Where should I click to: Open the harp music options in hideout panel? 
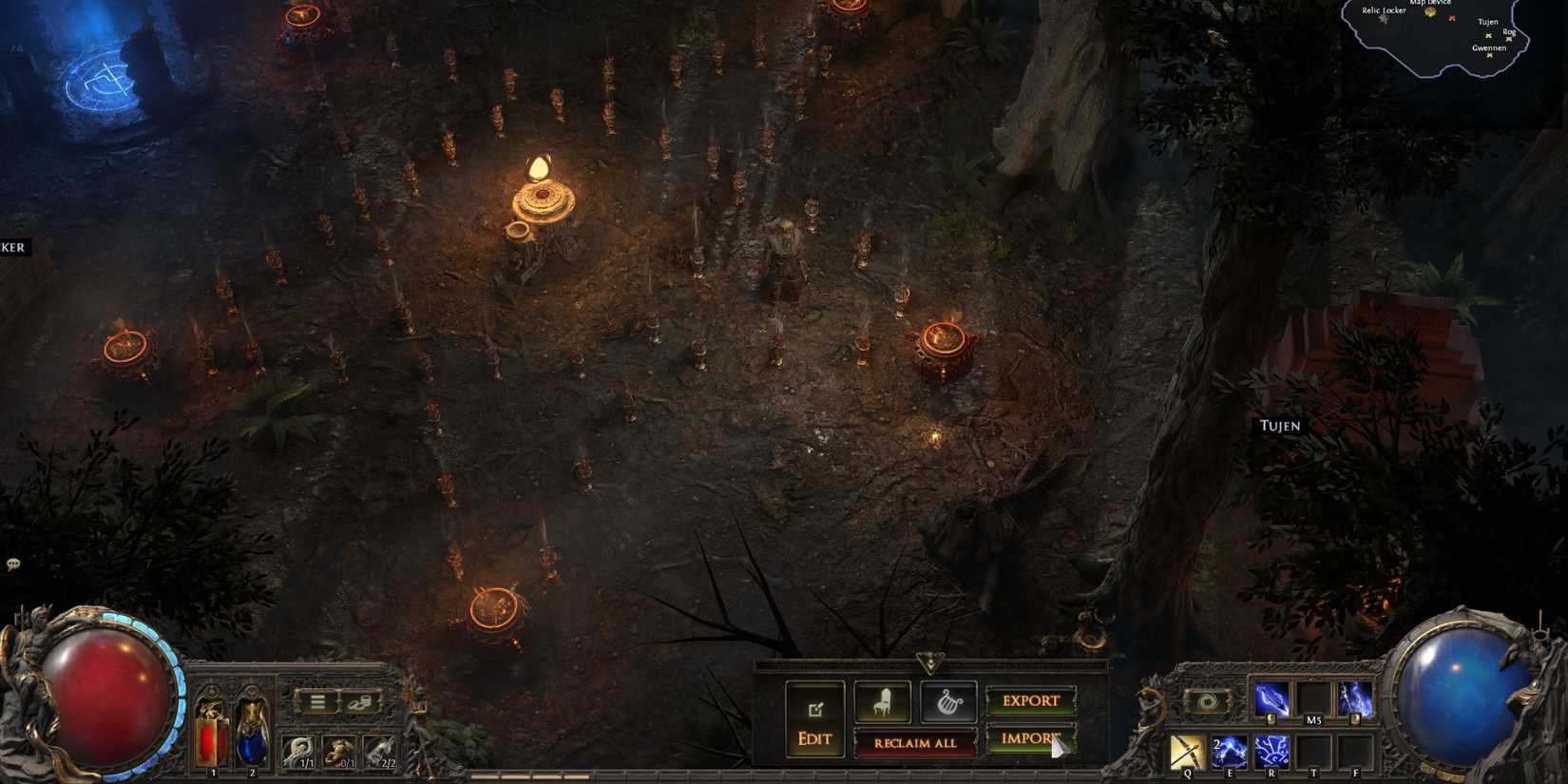click(949, 703)
